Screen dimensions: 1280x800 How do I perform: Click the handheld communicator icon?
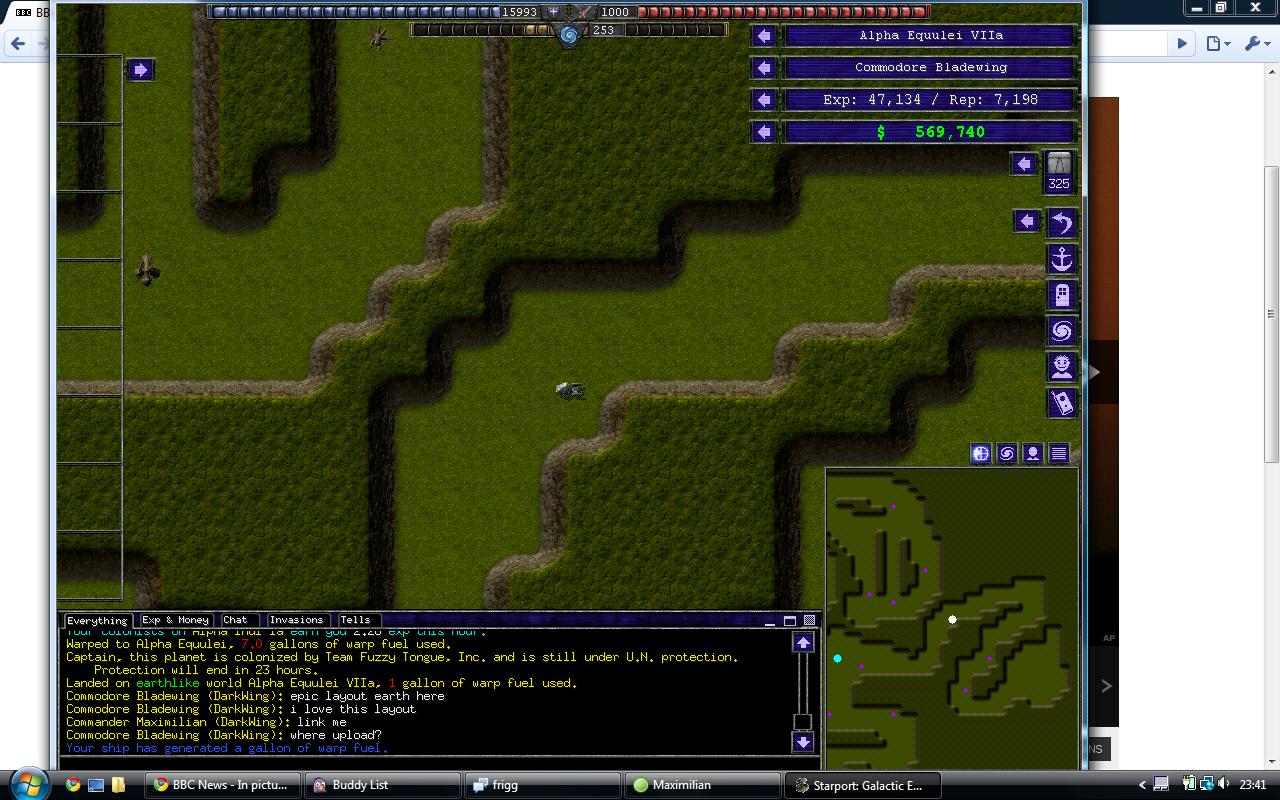pyautogui.click(x=1061, y=403)
